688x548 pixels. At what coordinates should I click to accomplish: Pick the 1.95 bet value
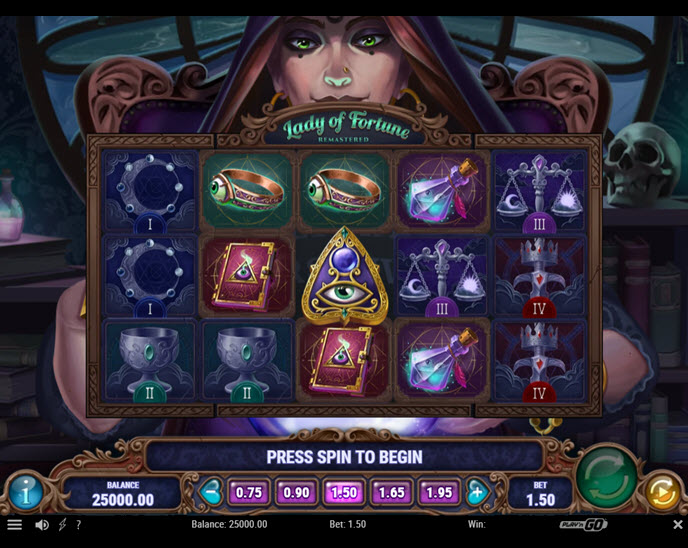coord(440,492)
